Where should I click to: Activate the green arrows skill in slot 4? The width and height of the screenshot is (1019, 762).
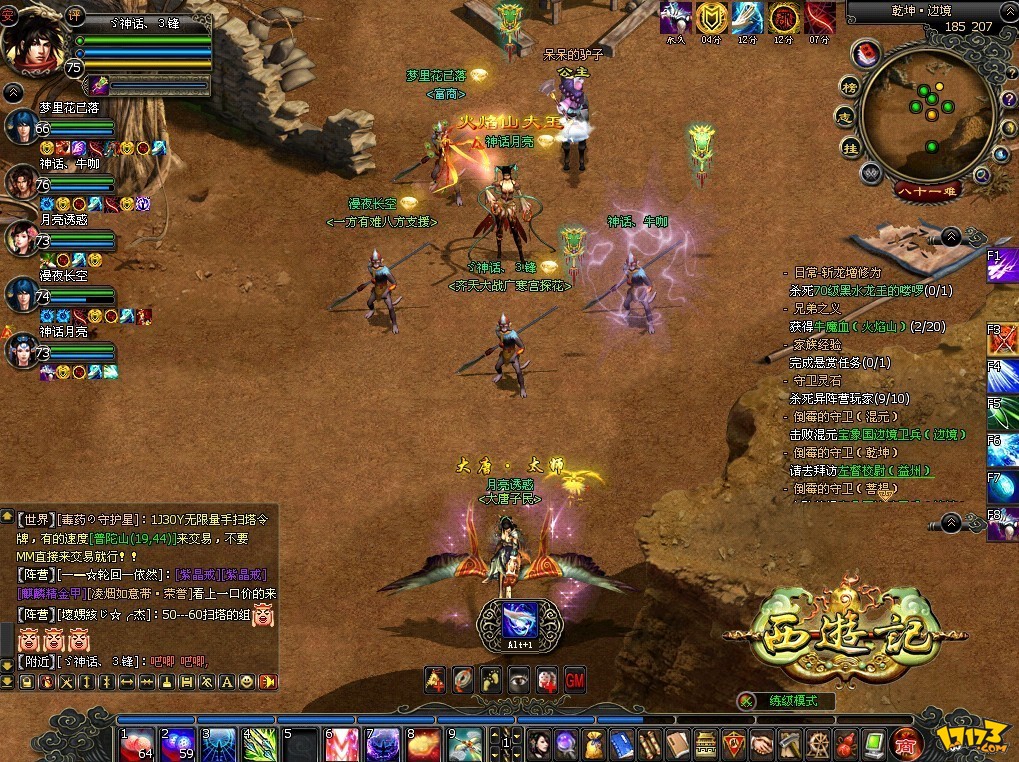tap(260, 744)
